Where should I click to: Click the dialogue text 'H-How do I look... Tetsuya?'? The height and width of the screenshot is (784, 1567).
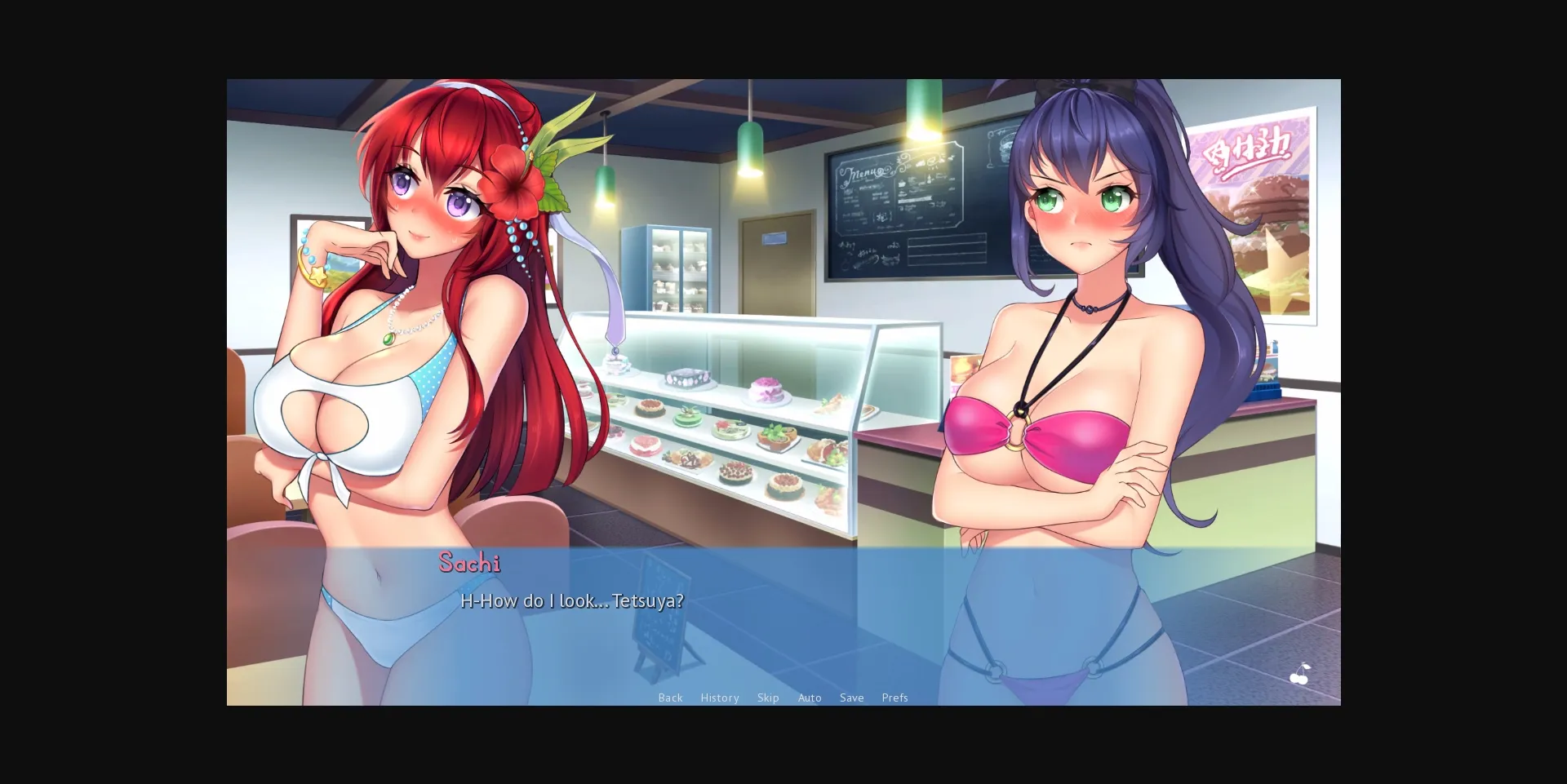point(571,600)
